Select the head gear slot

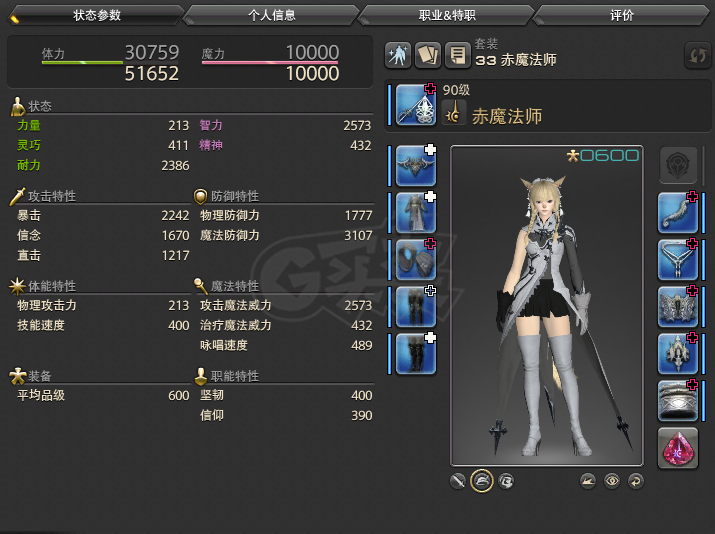pyautogui.click(x=416, y=166)
